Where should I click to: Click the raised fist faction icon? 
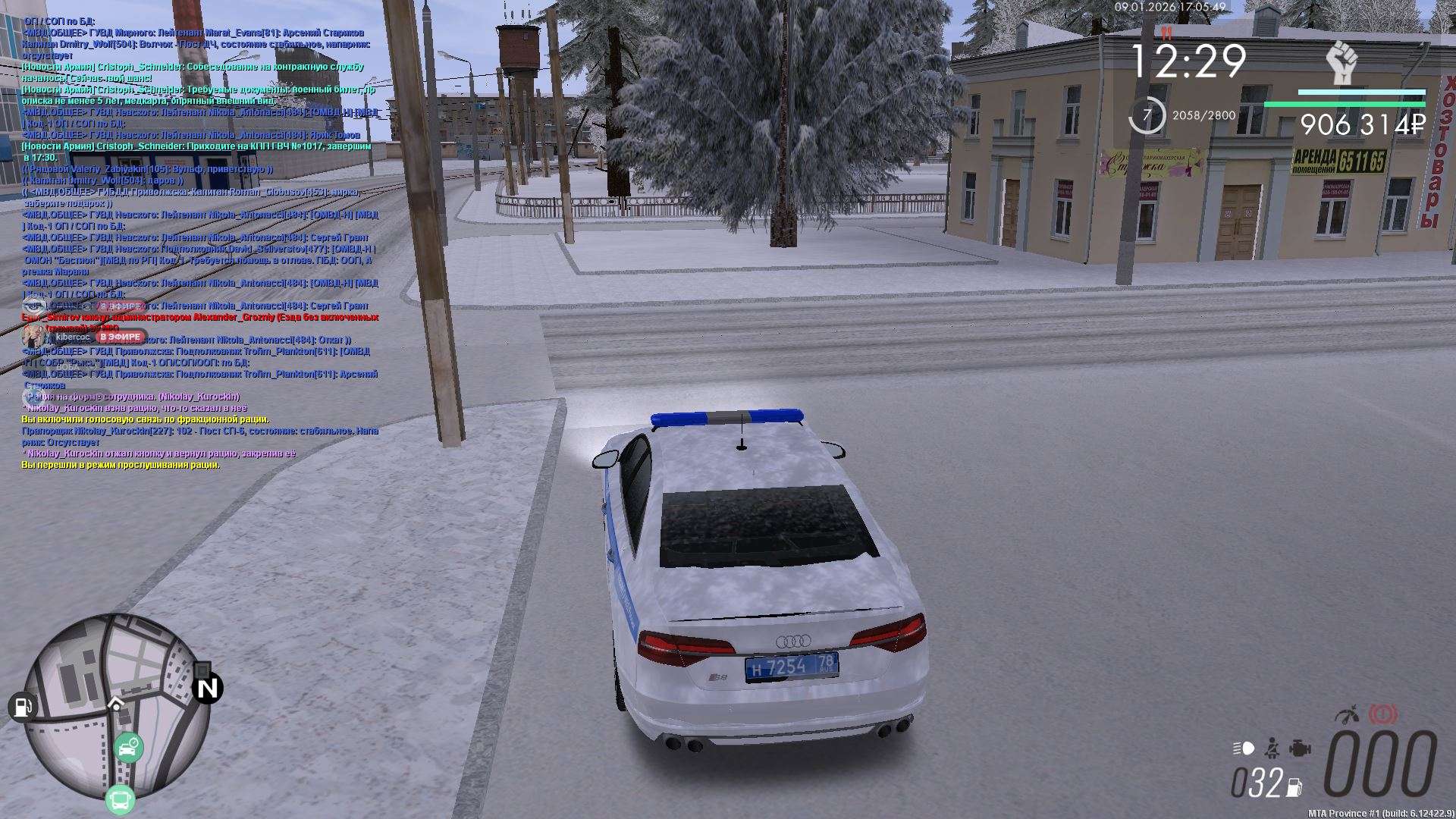pos(1341,63)
